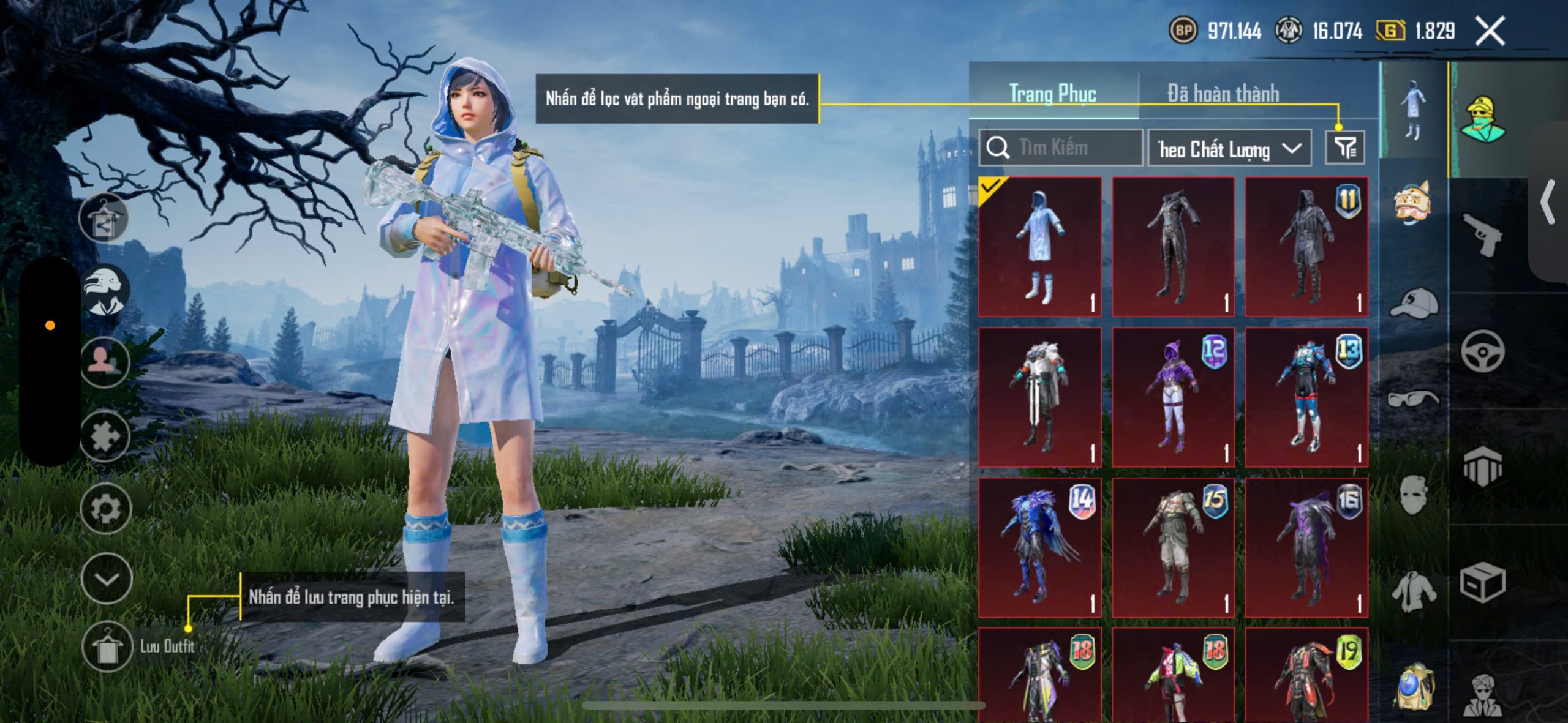Viewport: 1568px width, 723px height.
Task: Open the steering wheel vehicle category
Action: (1482, 351)
